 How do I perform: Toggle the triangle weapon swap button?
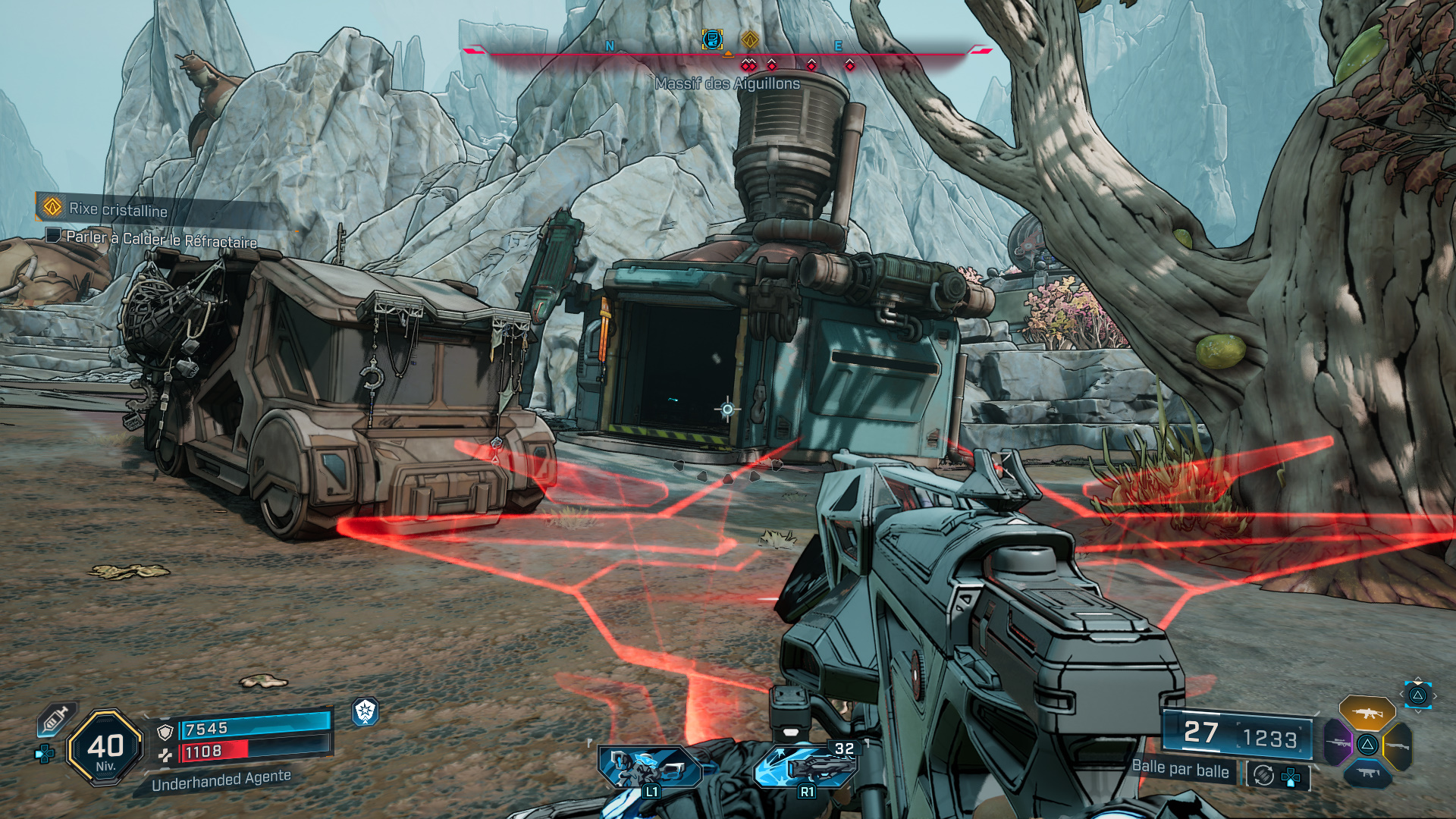tap(1367, 745)
